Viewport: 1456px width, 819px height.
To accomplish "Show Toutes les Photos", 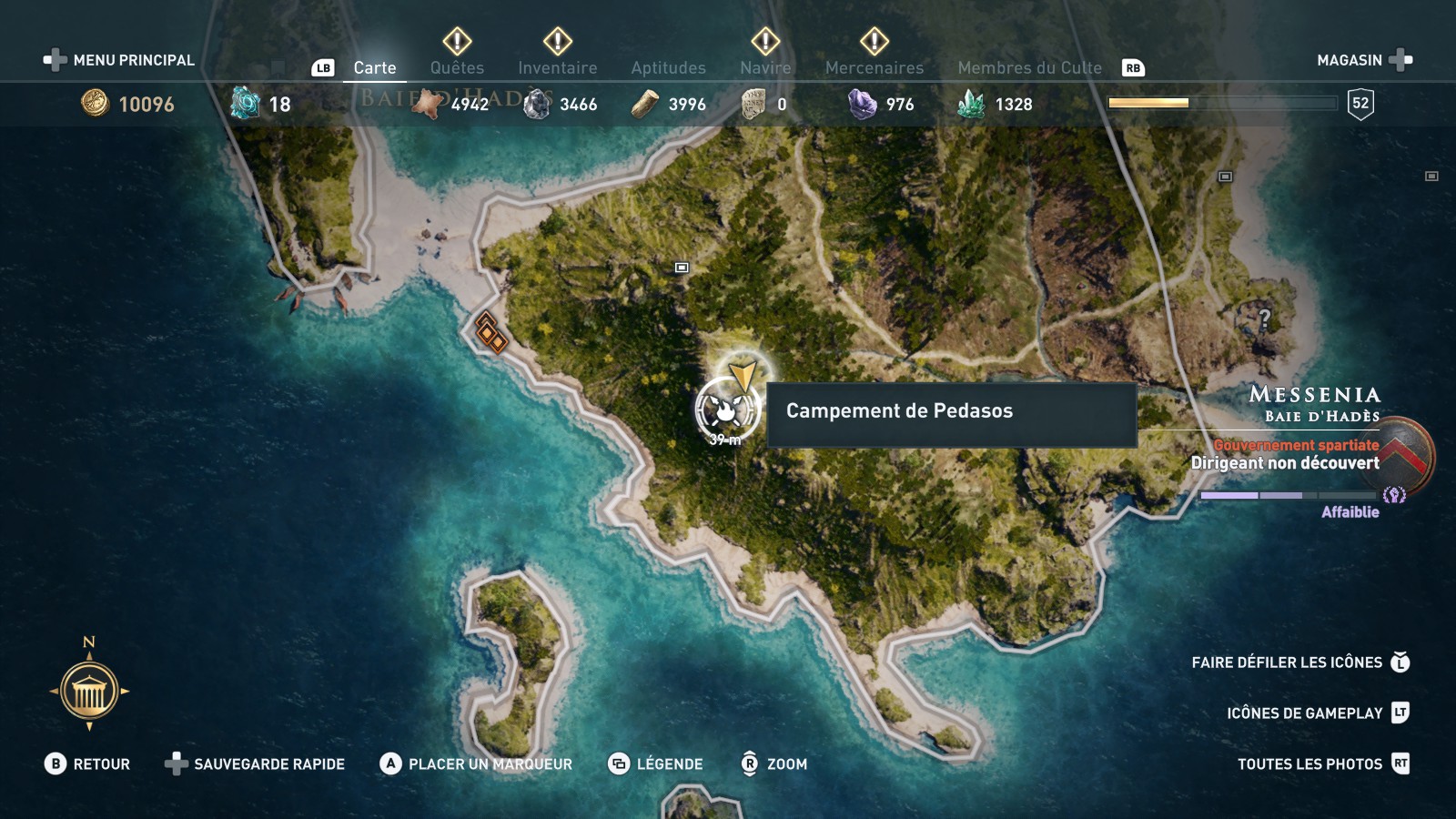I will point(1322,764).
